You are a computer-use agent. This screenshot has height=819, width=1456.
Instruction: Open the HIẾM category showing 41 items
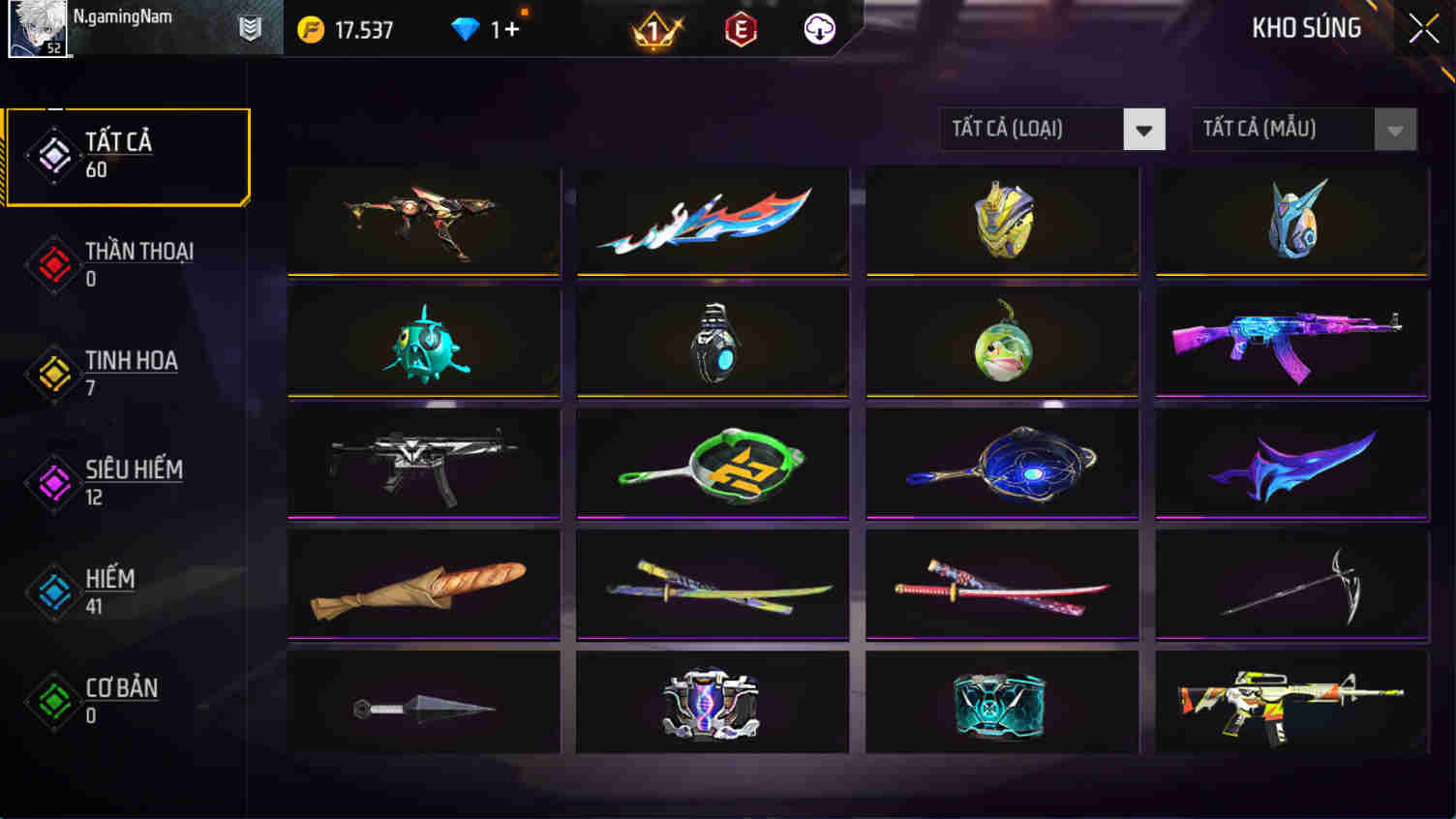click(110, 589)
